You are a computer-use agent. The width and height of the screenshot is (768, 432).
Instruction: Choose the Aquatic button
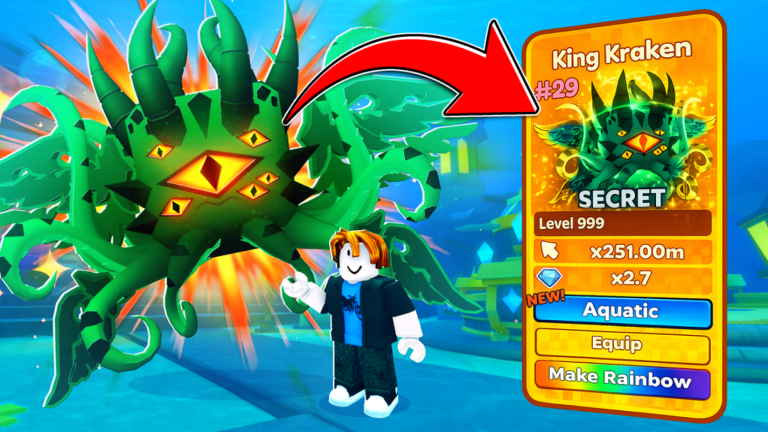(622, 311)
